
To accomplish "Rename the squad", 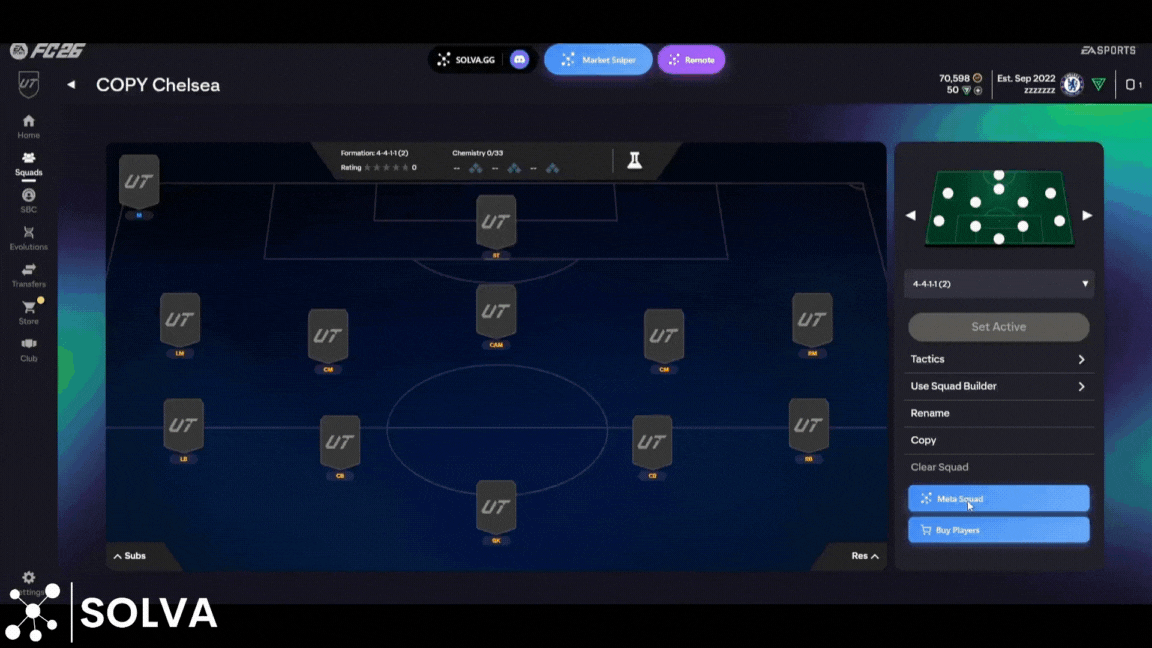I will coord(930,413).
